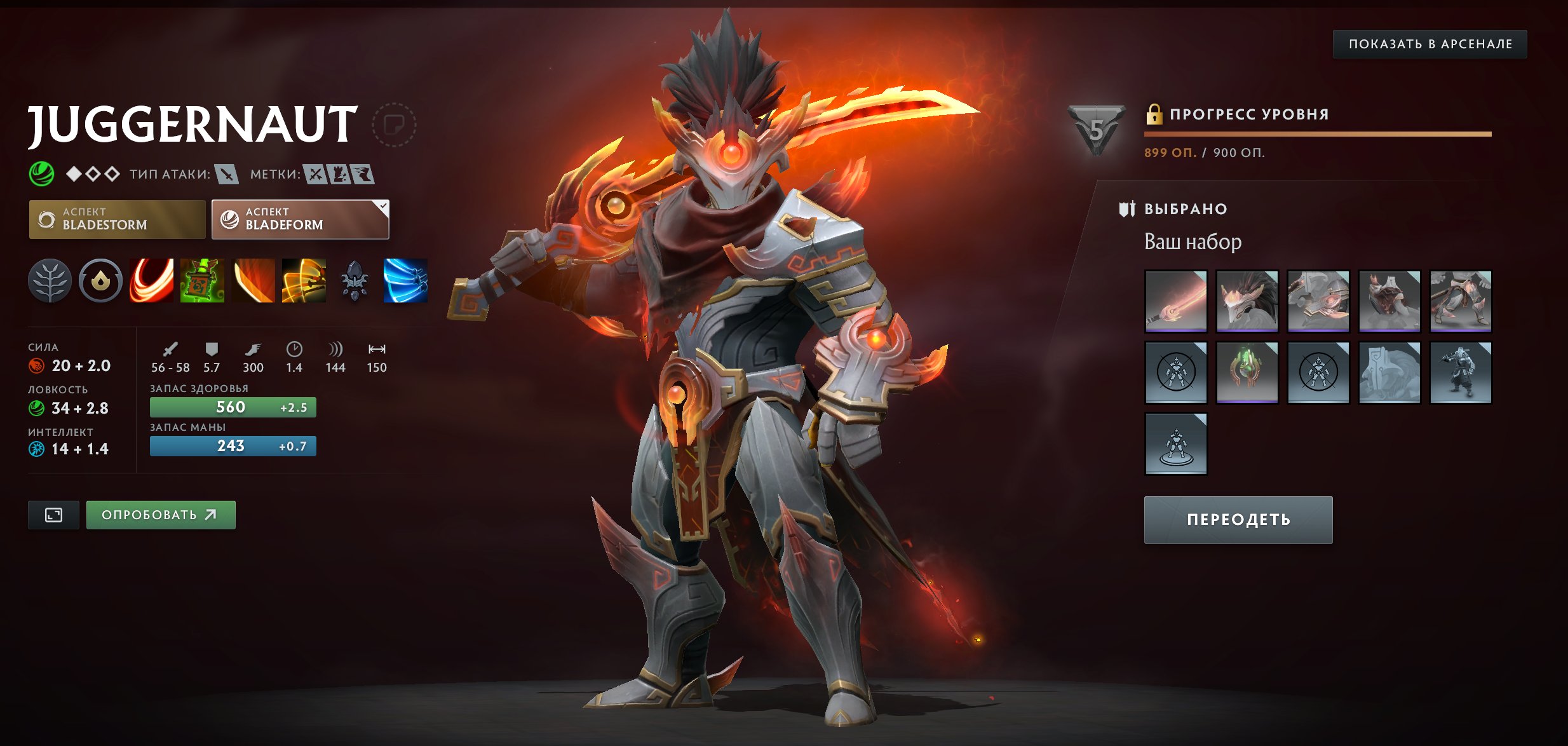Image resolution: width=1568 pixels, height=746 pixels.
Task: Choose the mask head item slot
Action: click(1247, 301)
